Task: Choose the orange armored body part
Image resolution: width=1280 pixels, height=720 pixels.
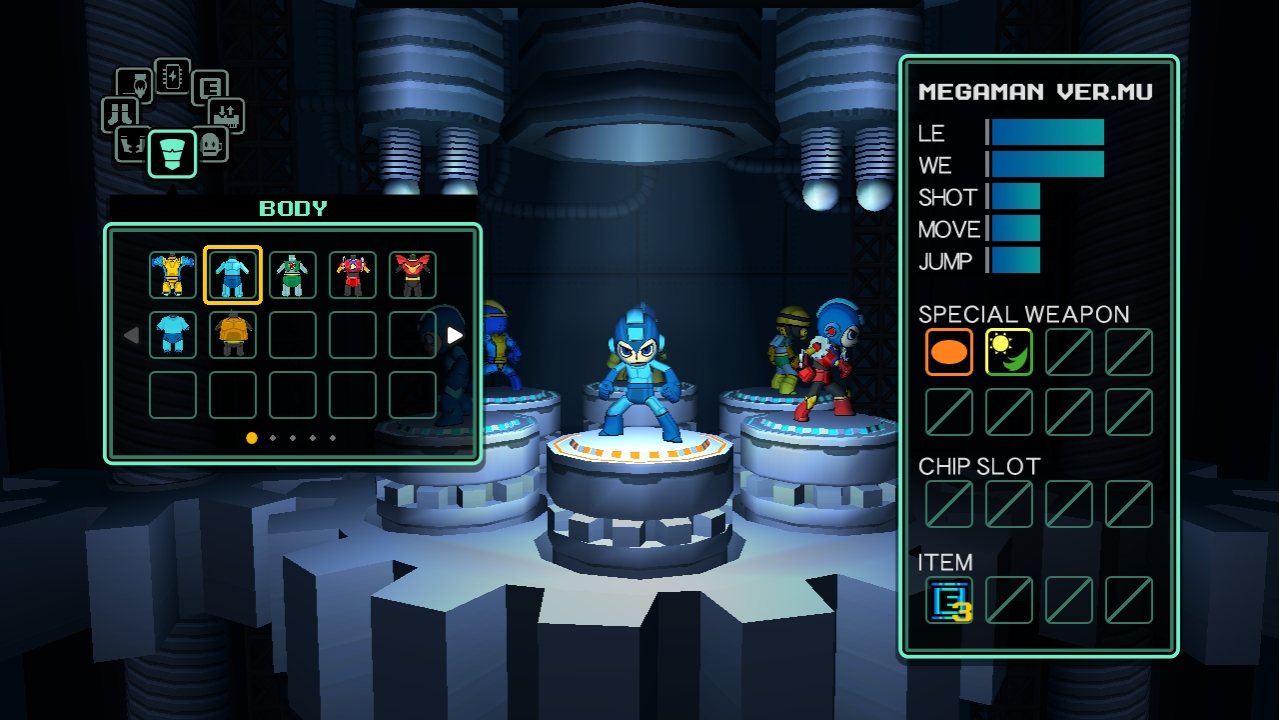Action: point(233,335)
